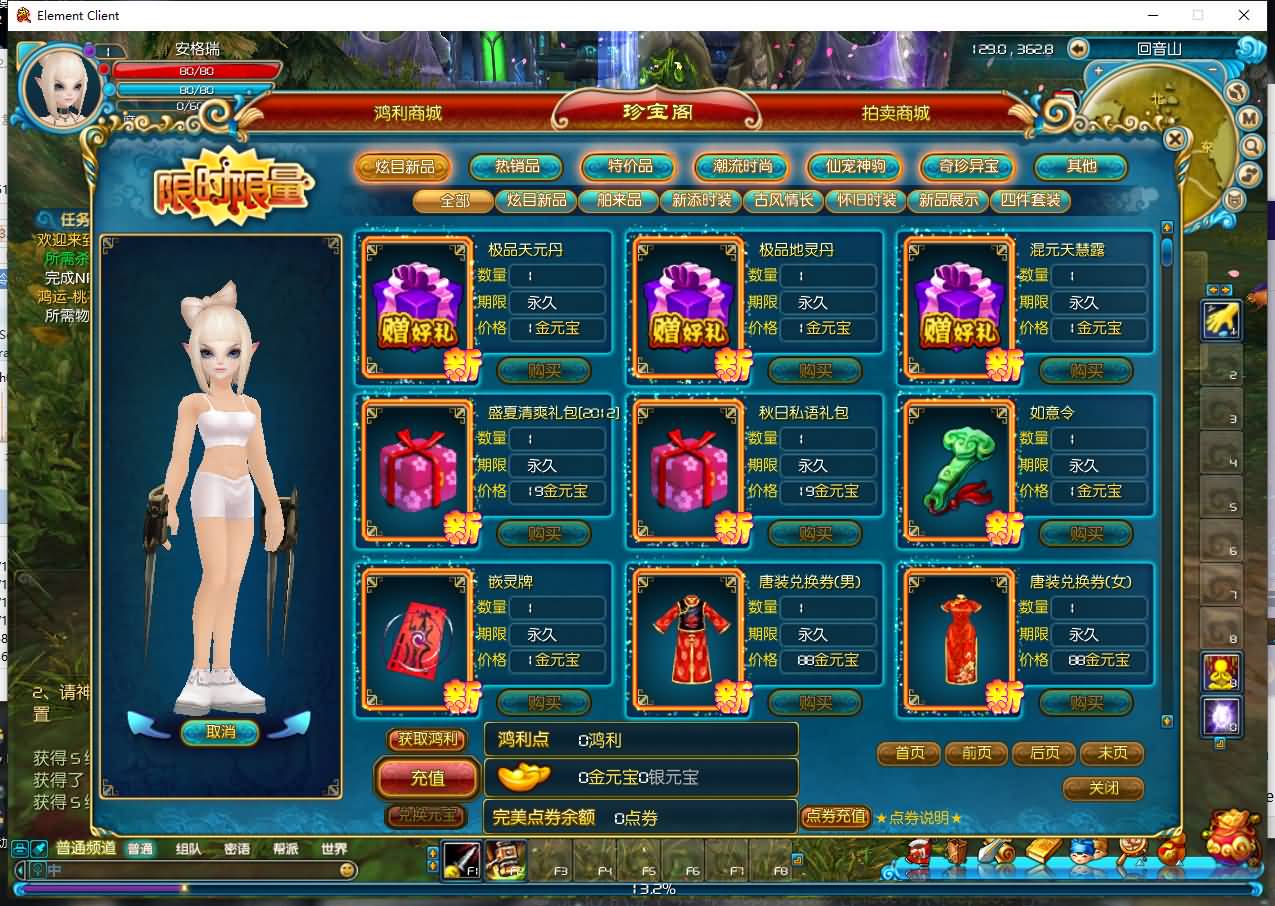Close the shop with 关闭 button

[x=1103, y=788]
